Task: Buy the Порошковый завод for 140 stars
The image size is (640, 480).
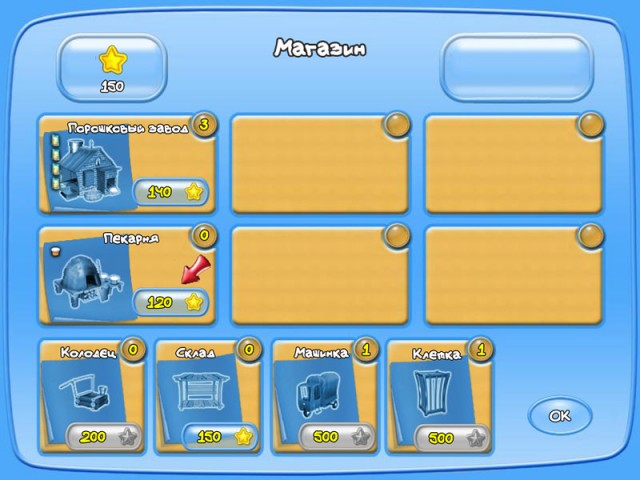Action: point(171,191)
